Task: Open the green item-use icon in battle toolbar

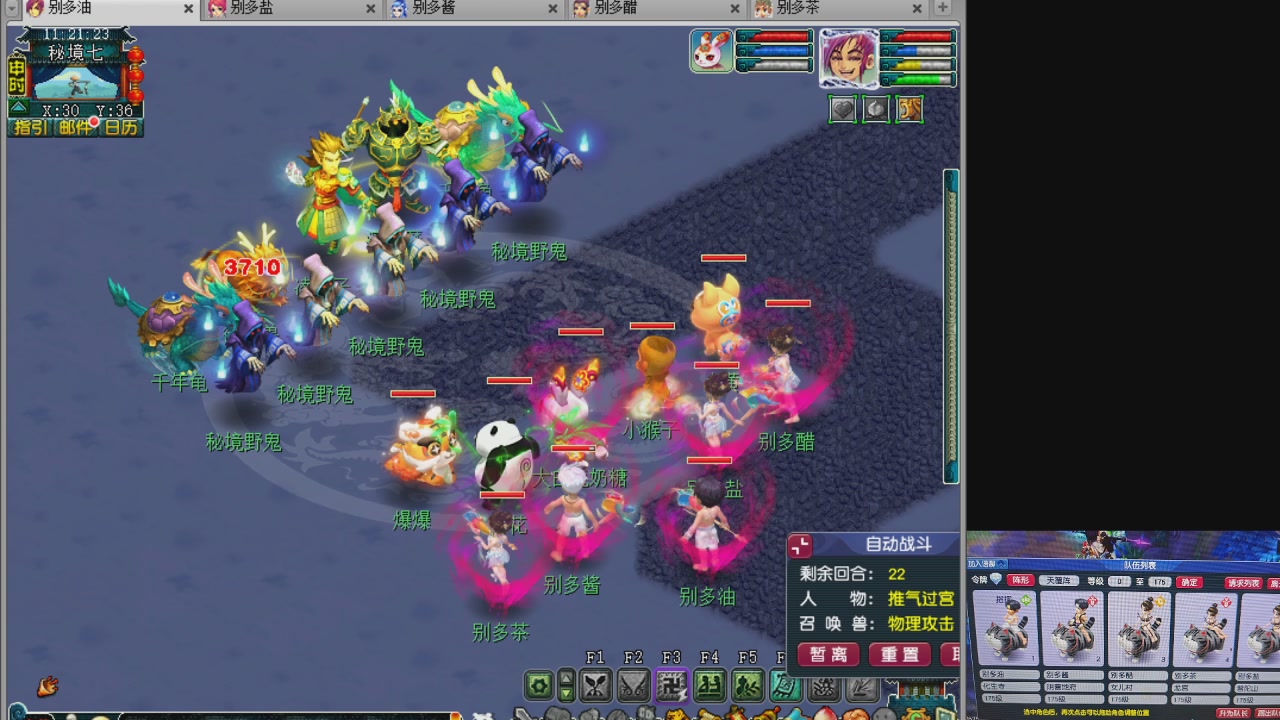Action: [748, 686]
